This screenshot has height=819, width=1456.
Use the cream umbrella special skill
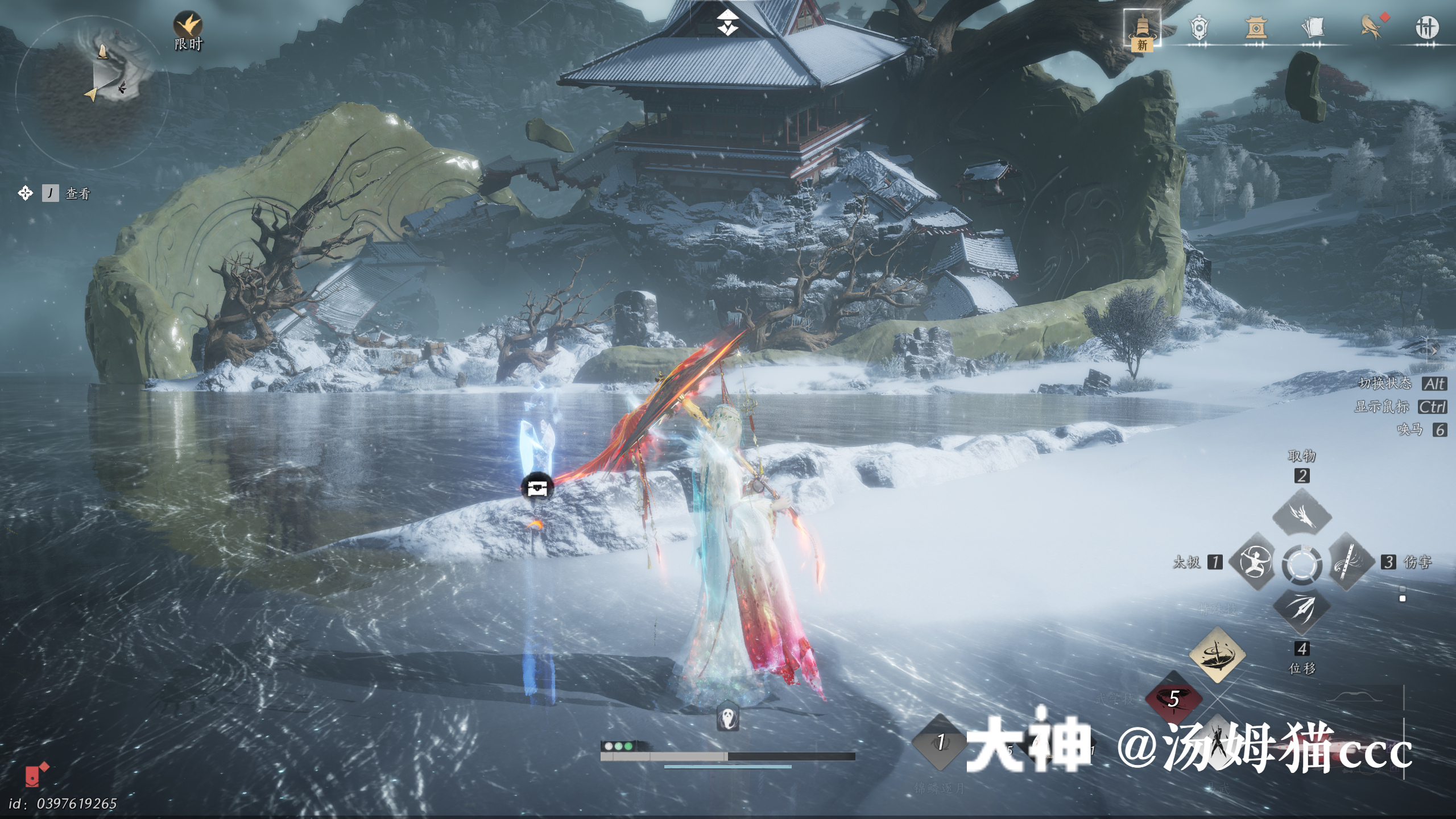[1217, 655]
